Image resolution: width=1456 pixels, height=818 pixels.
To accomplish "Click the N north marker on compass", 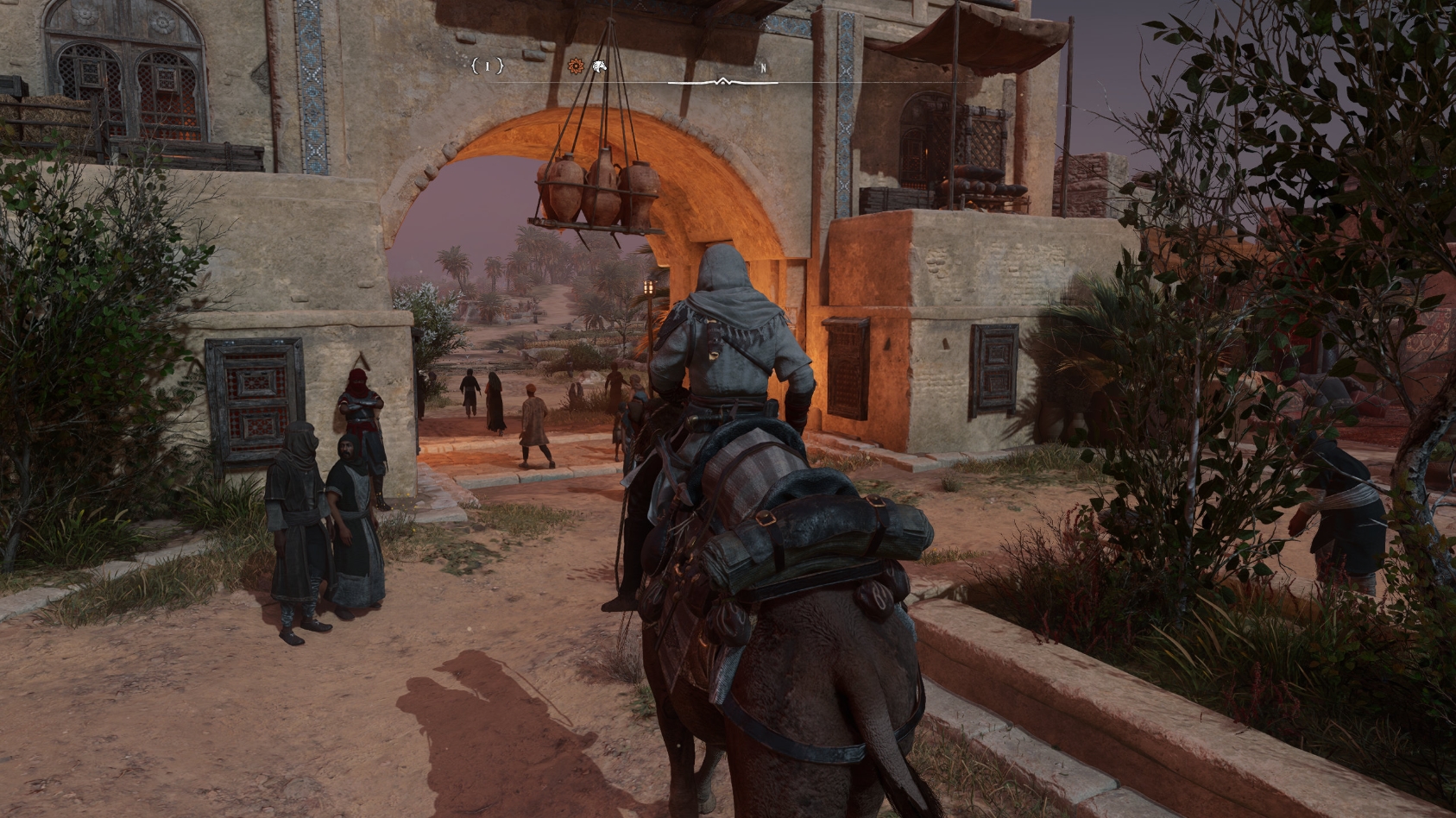I will [x=764, y=67].
